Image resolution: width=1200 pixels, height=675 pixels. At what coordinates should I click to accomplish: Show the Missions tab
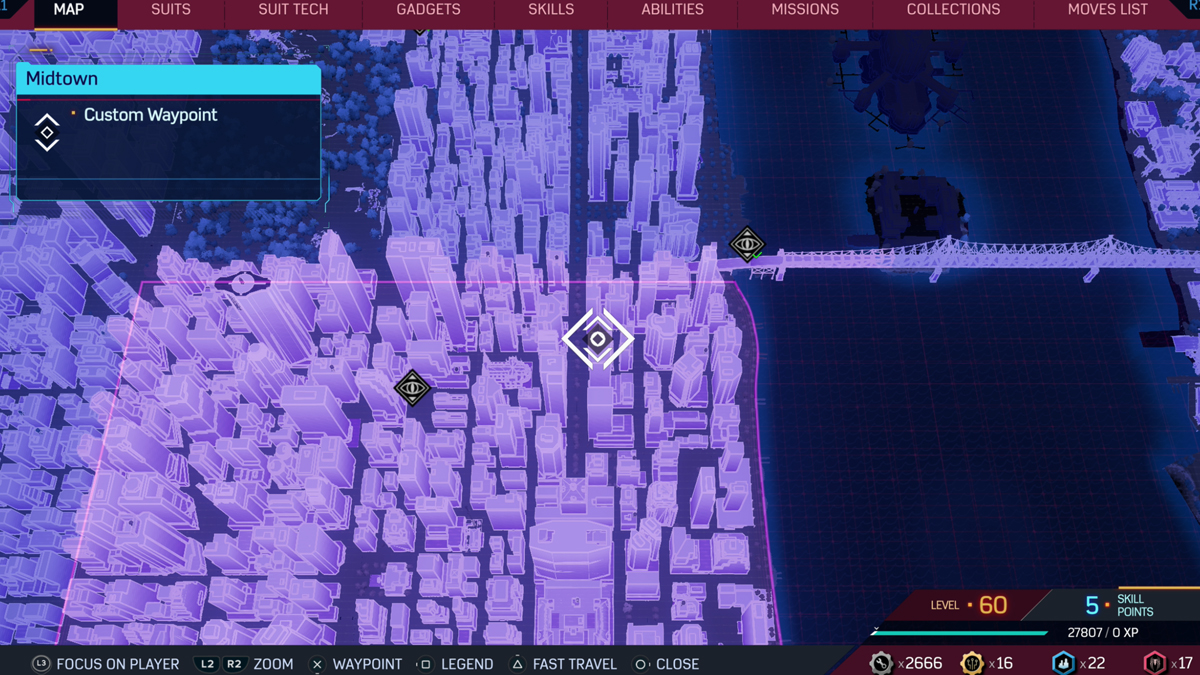click(805, 10)
